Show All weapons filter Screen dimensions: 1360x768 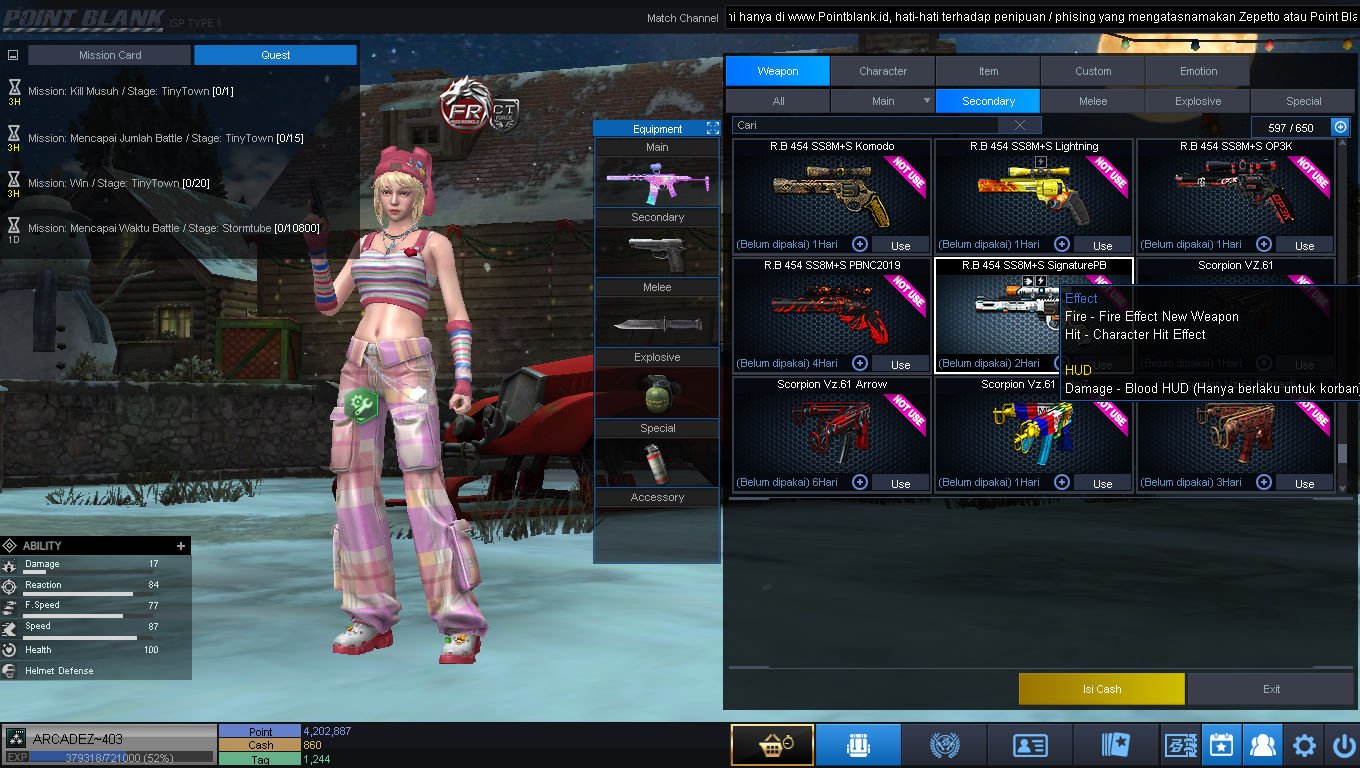[778, 101]
